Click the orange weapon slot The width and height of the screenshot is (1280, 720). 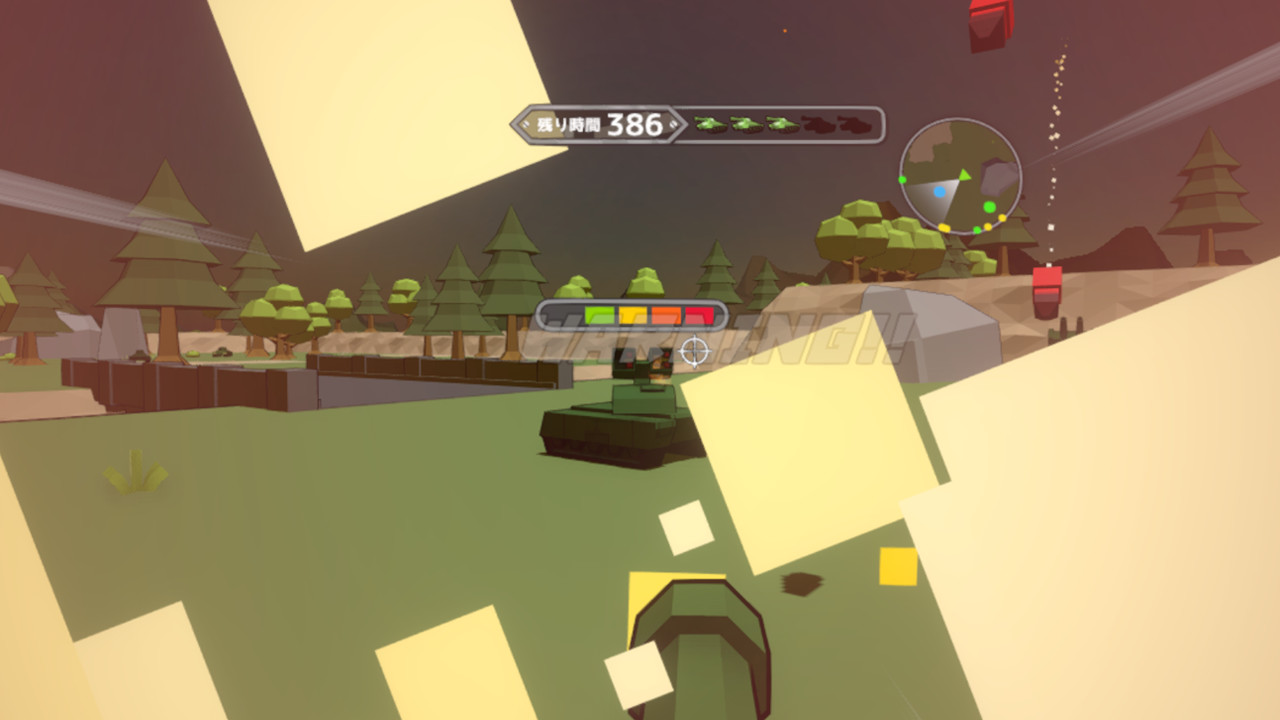(666, 315)
